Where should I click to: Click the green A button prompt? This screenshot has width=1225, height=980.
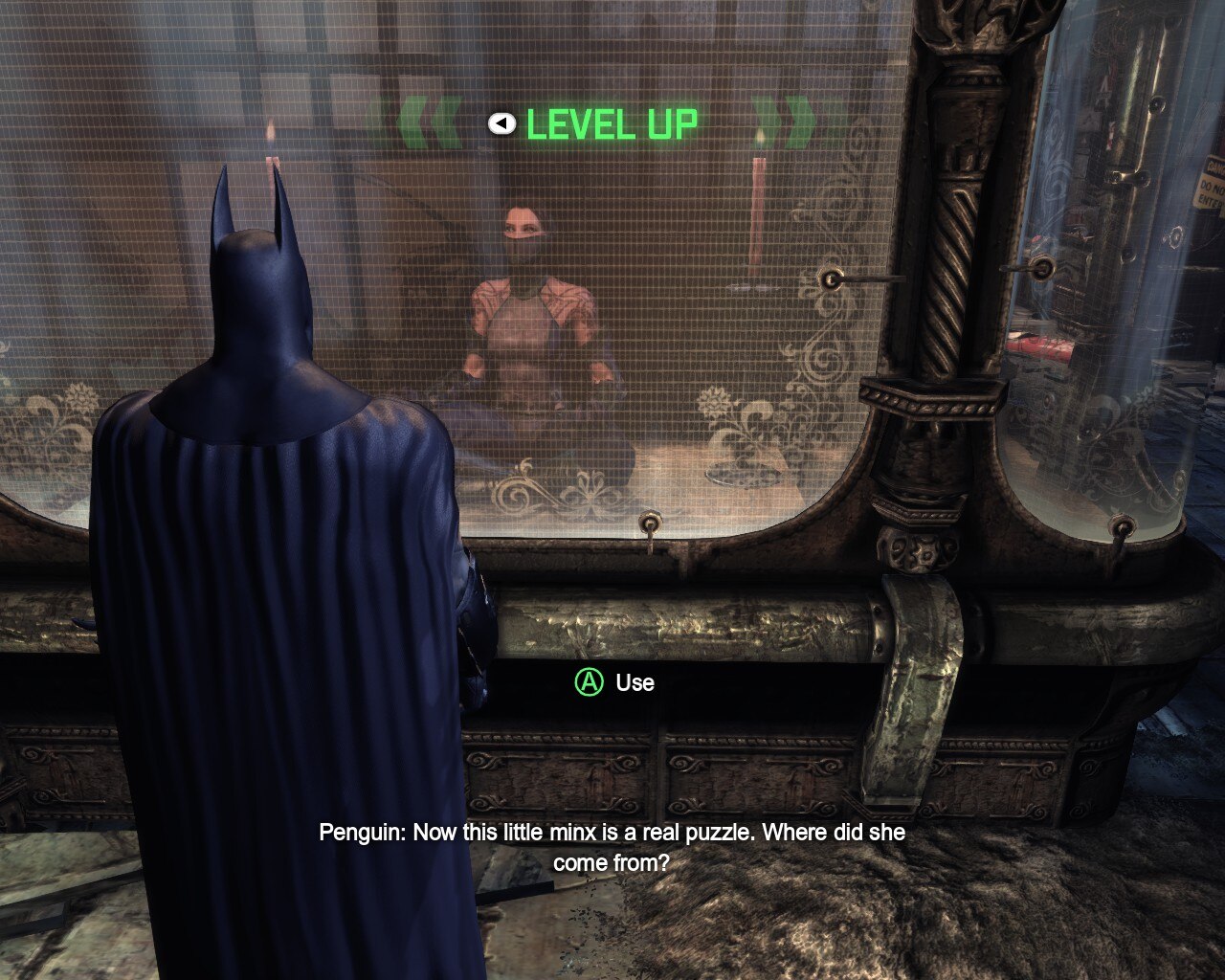(590, 683)
